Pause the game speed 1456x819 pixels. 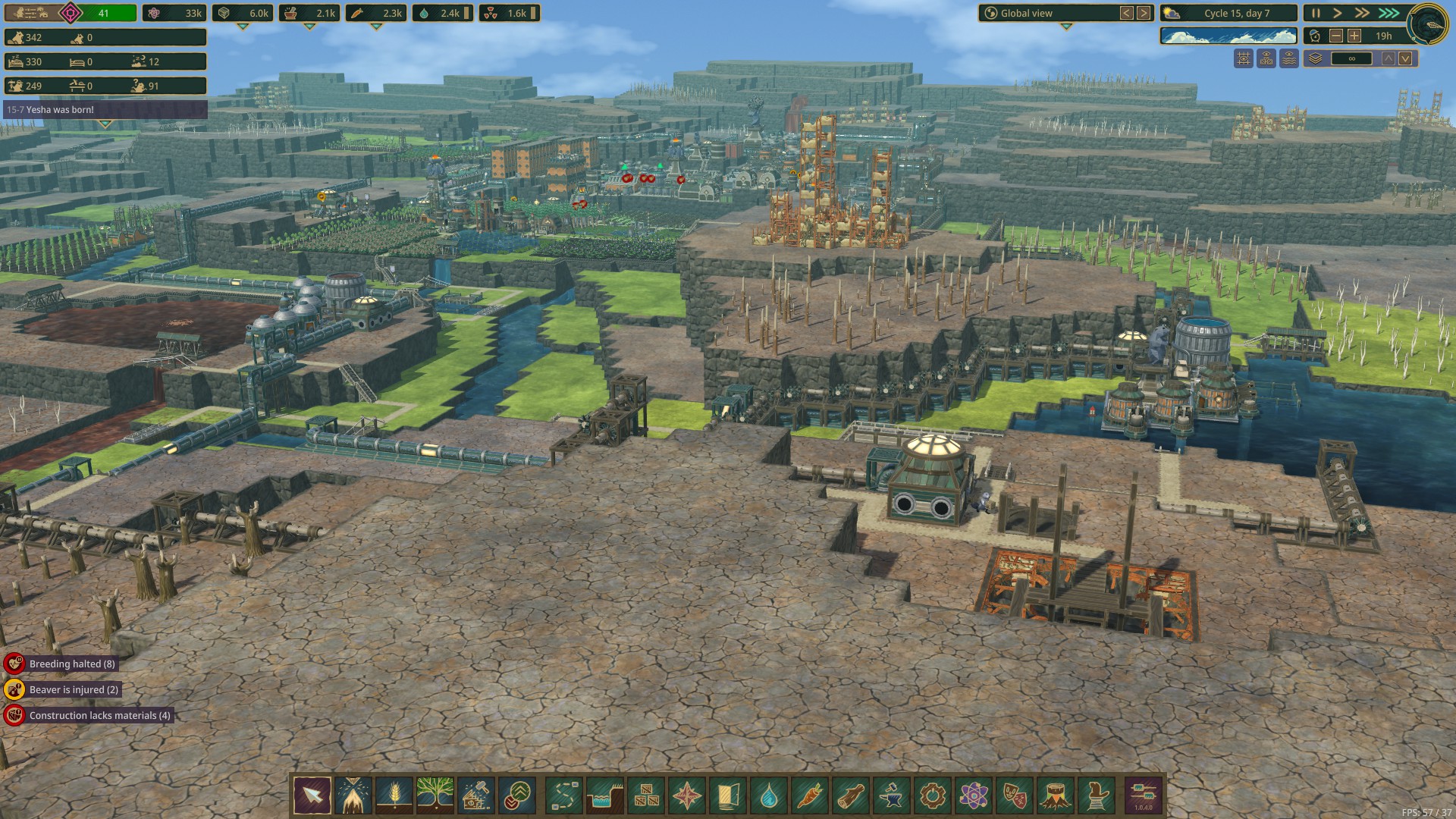[1316, 13]
